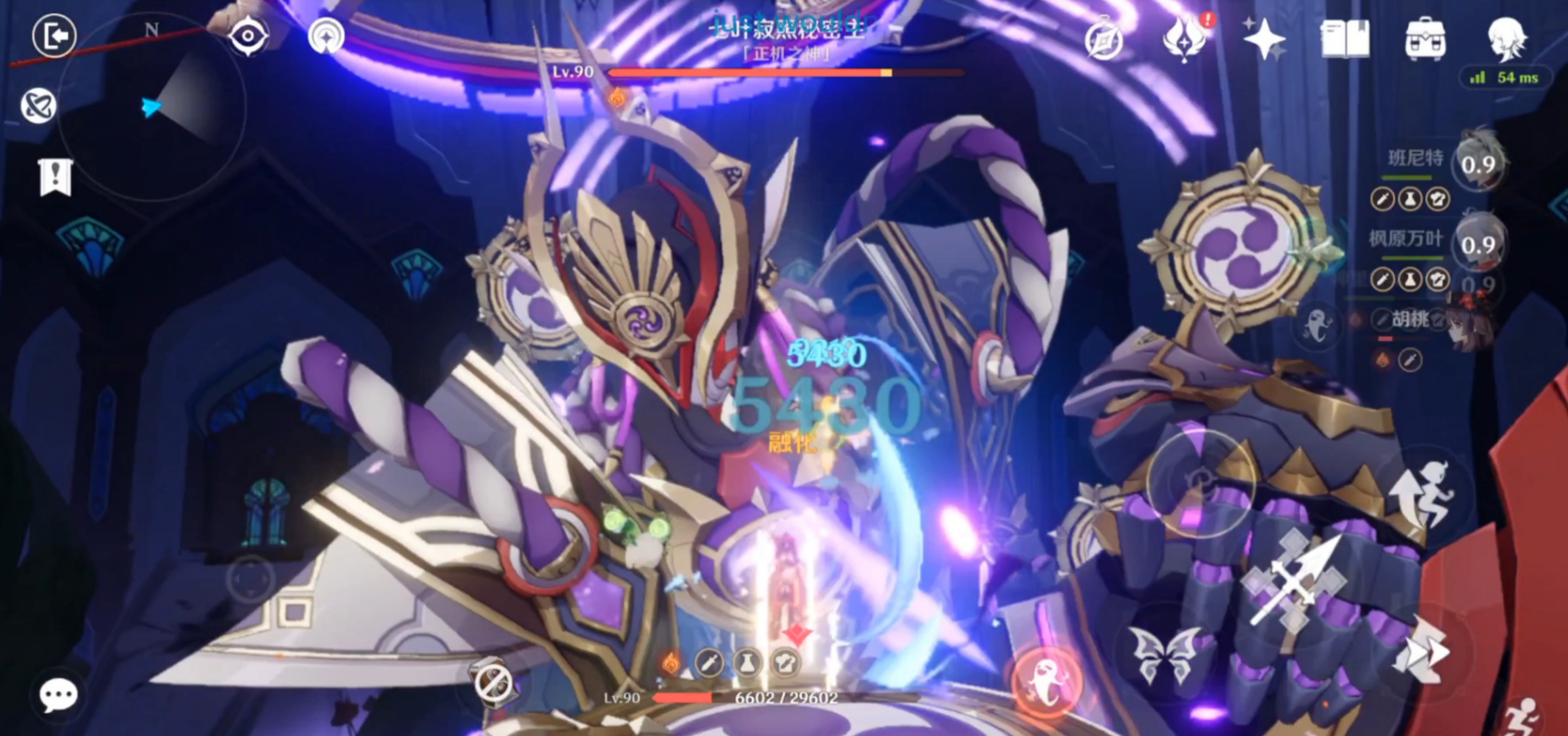Screen dimensions: 1568x736
Task: Open the chat speech bubble
Action: click(58, 695)
